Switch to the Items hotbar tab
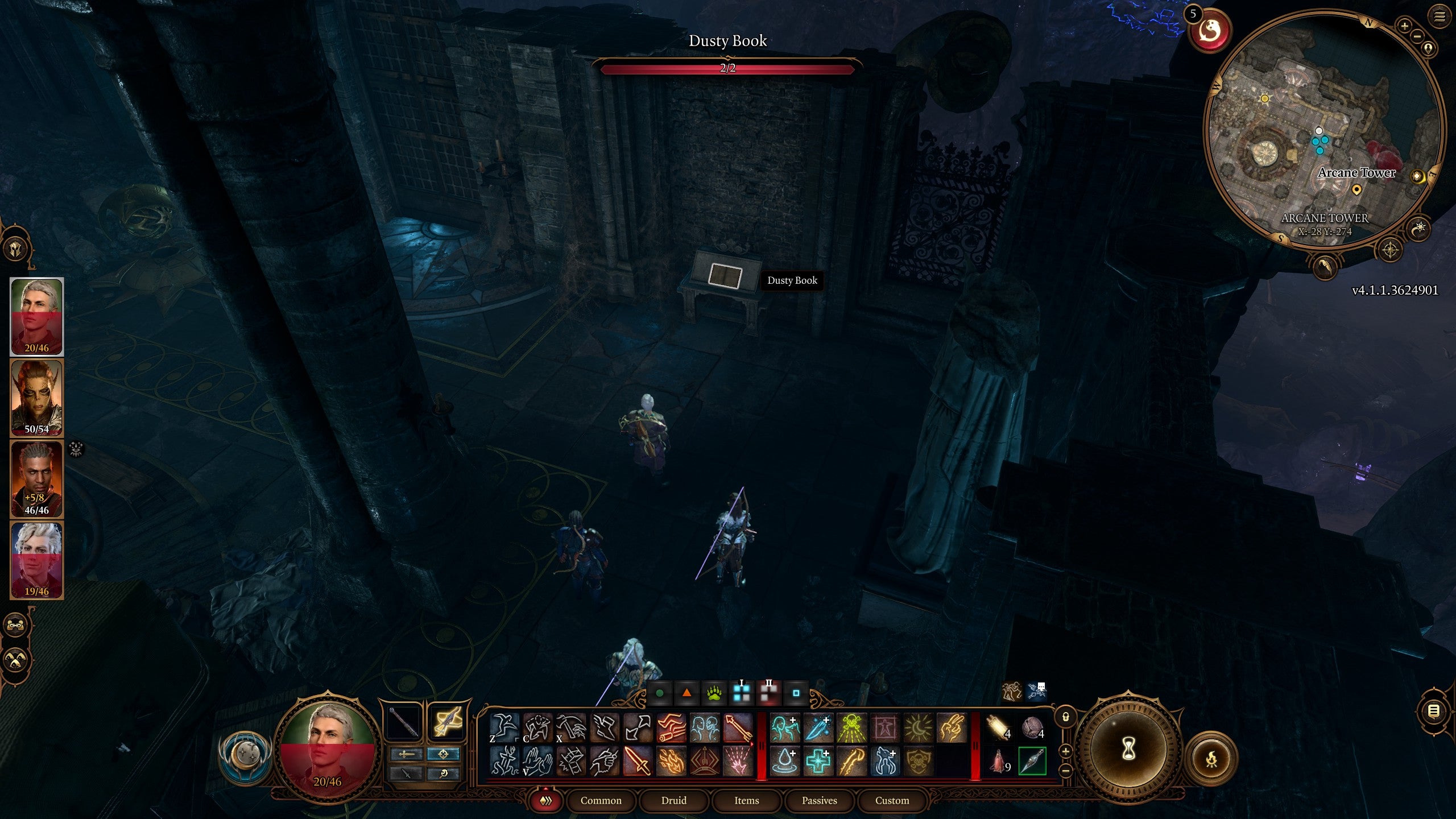1456x819 pixels. pyautogui.click(x=746, y=800)
